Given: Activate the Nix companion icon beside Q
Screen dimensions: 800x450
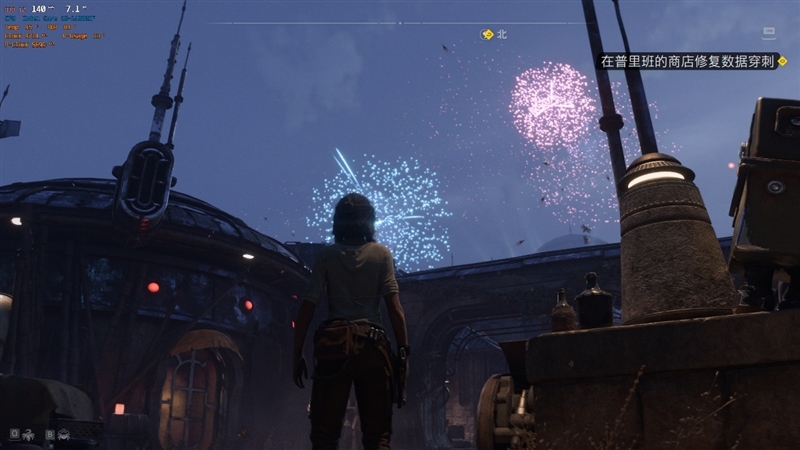Looking at the screenshot, I should (27, 434).
